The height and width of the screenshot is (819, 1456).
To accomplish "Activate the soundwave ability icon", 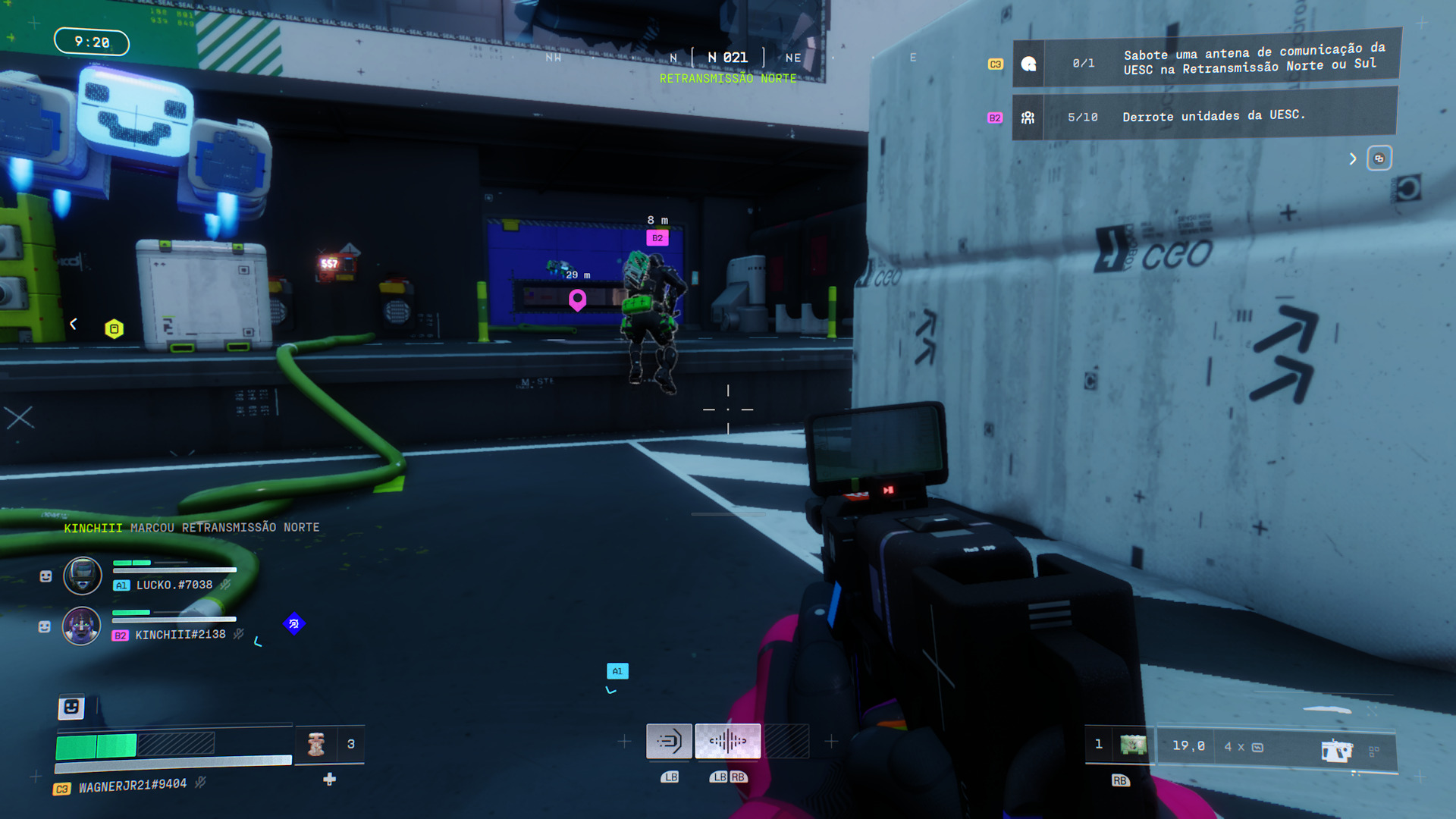I will pos(727,741).
